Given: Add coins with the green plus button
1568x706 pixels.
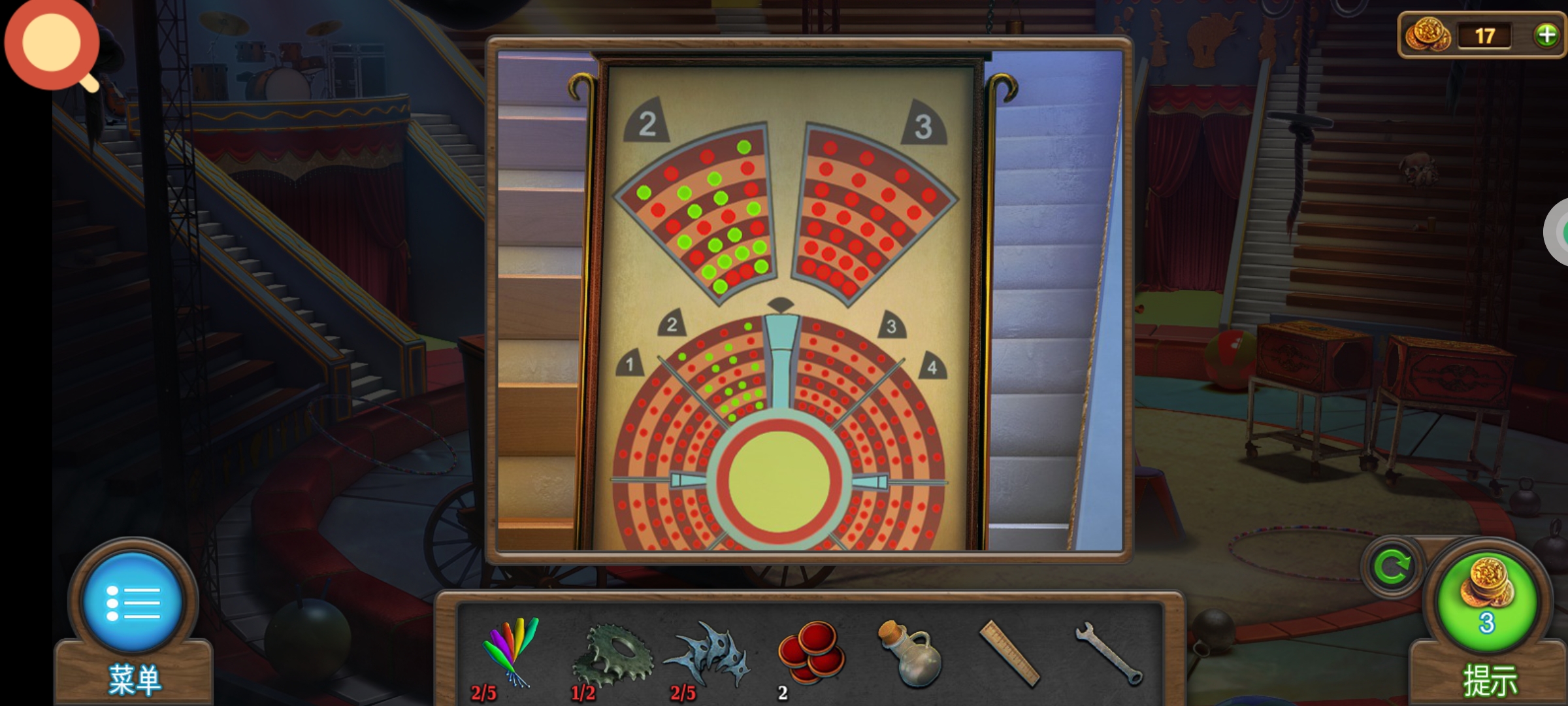Looking at the screenshot, I should tap(1546, 35).
